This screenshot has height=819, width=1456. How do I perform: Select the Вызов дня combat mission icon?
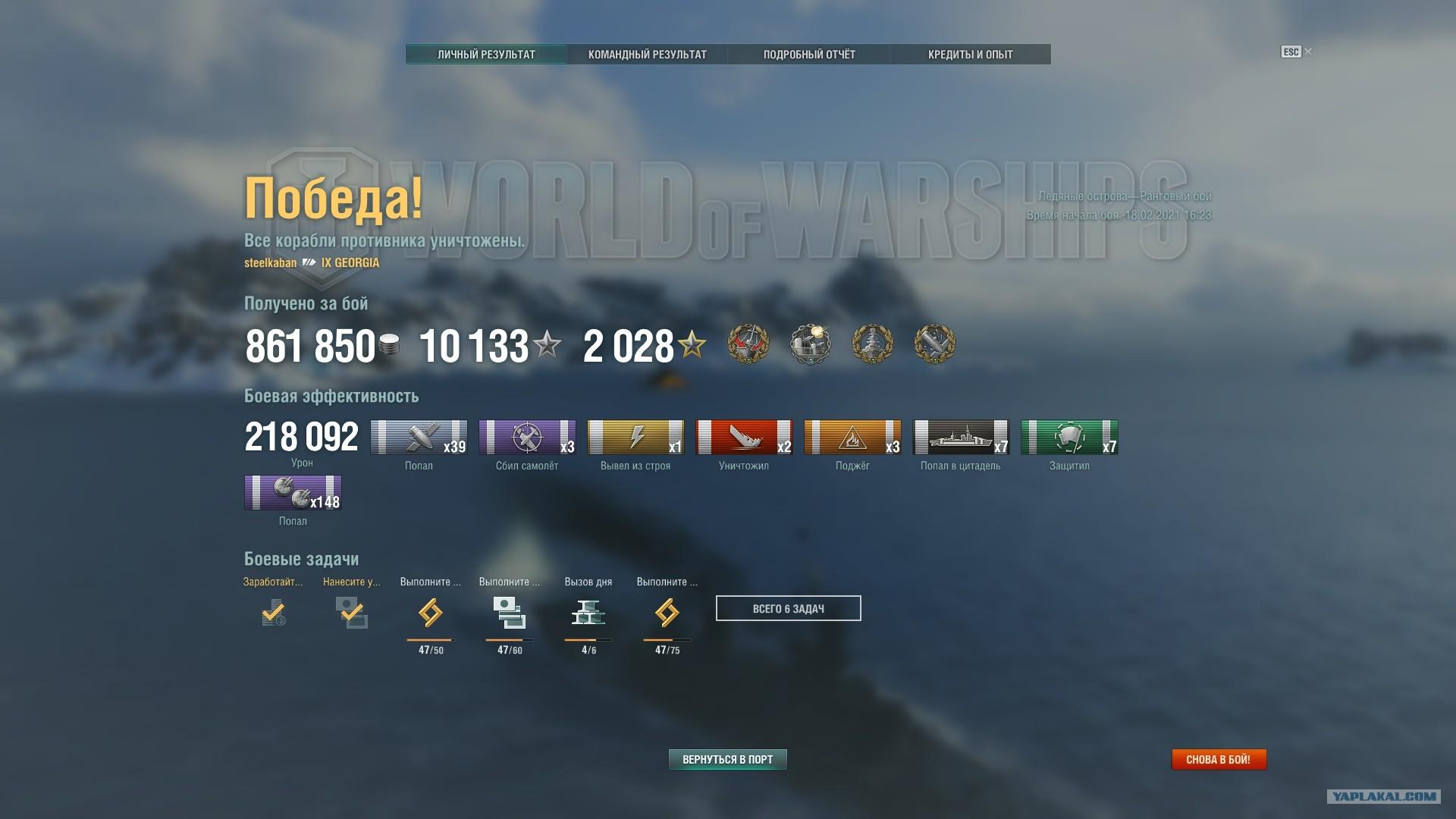pyautogui.click(x=588, y=612)
